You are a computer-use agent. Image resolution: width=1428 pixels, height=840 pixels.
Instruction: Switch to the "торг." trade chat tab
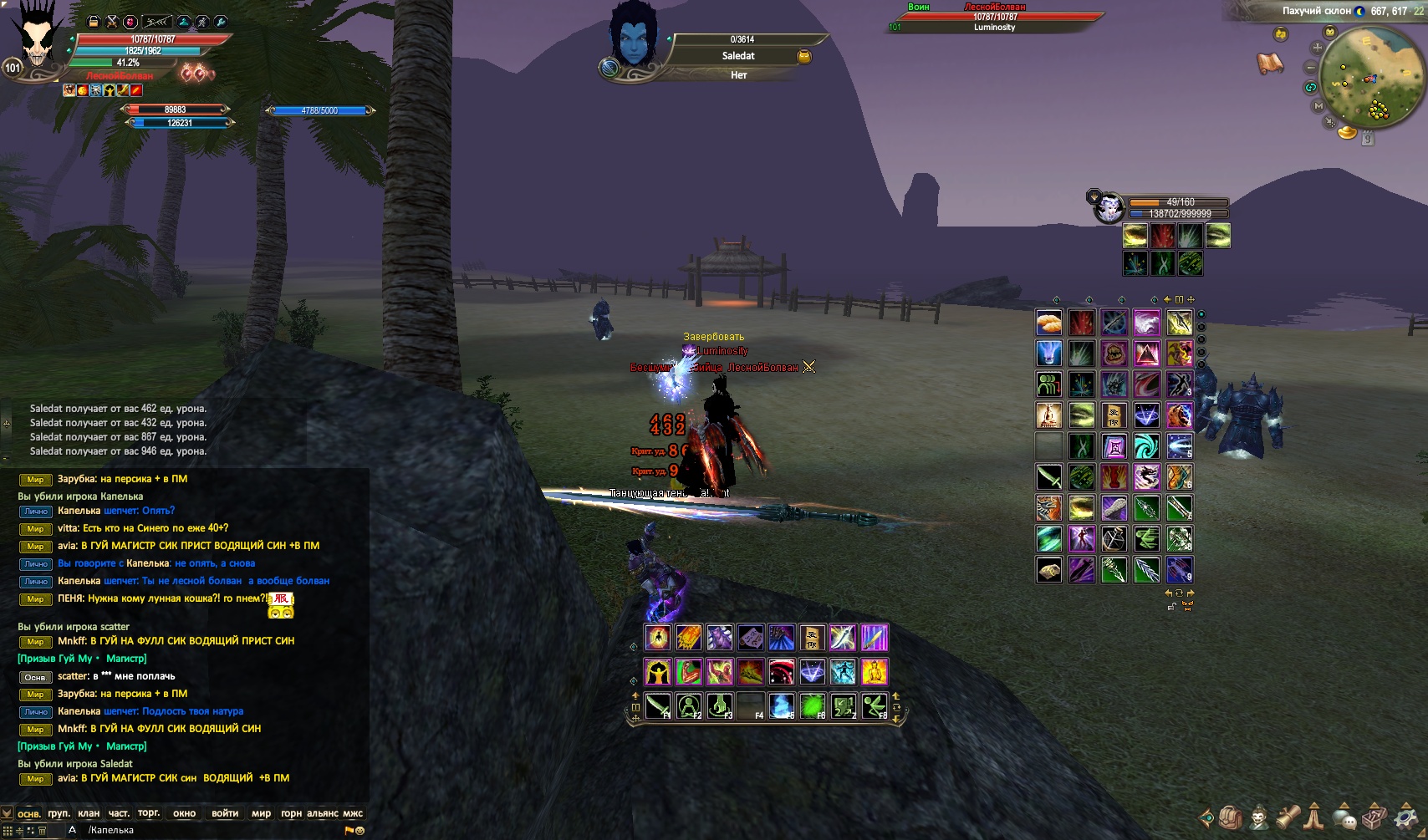[149, 813]
